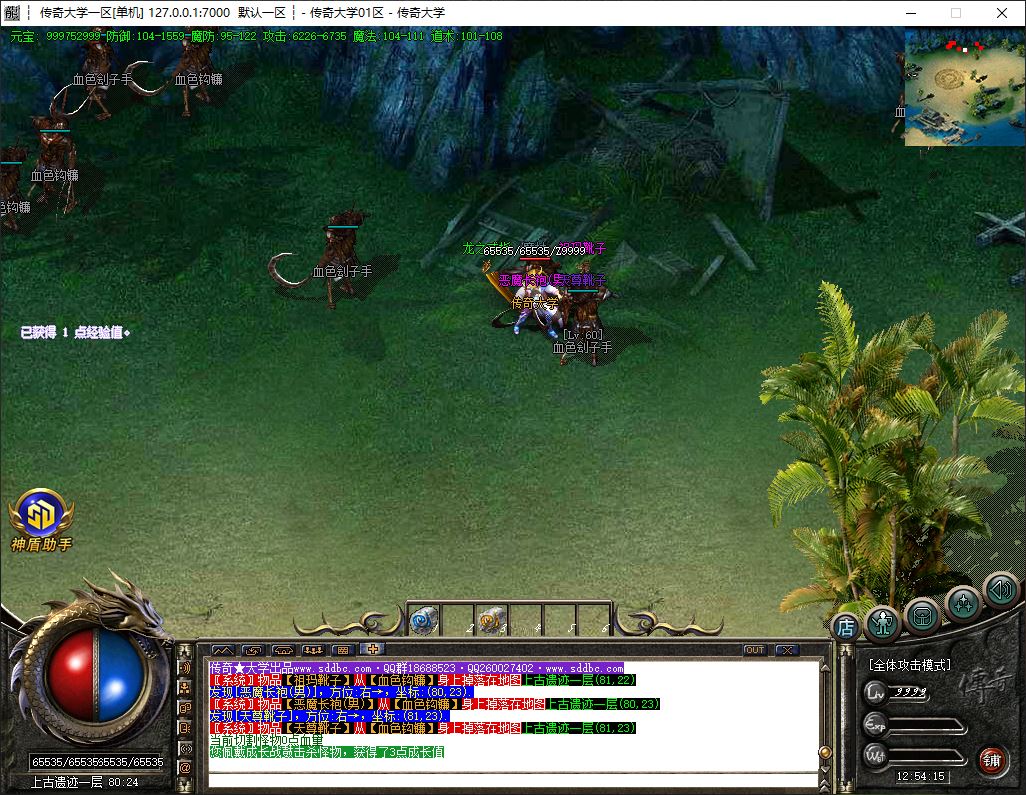The width and height of the screenshot is (1026, 795).
Task: Click the minimap in the corner
Action: click(x=964, y=88)
